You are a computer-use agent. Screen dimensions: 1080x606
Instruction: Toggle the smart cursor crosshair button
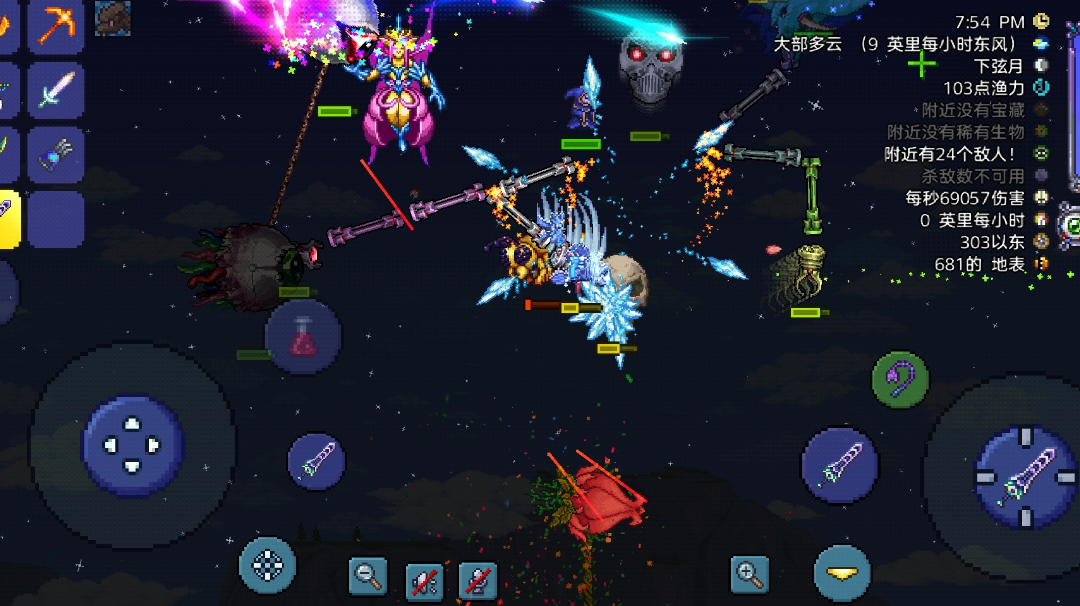[x=268, y=565]
